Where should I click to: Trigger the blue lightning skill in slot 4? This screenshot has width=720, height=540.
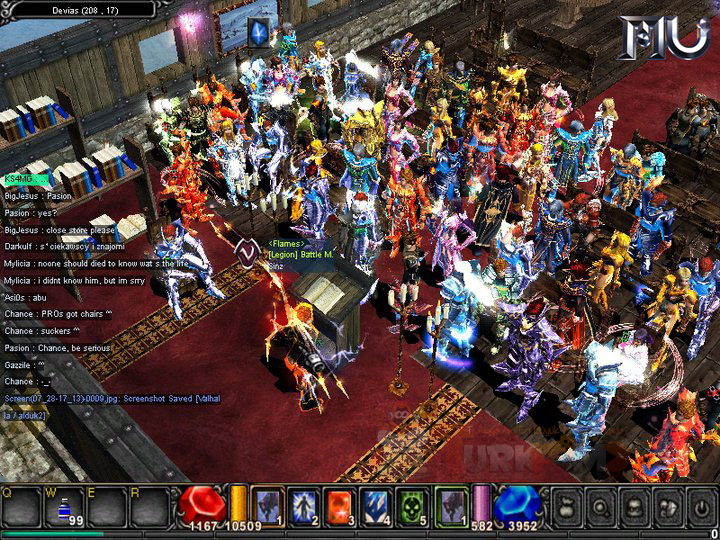click(x=376, y=506)
